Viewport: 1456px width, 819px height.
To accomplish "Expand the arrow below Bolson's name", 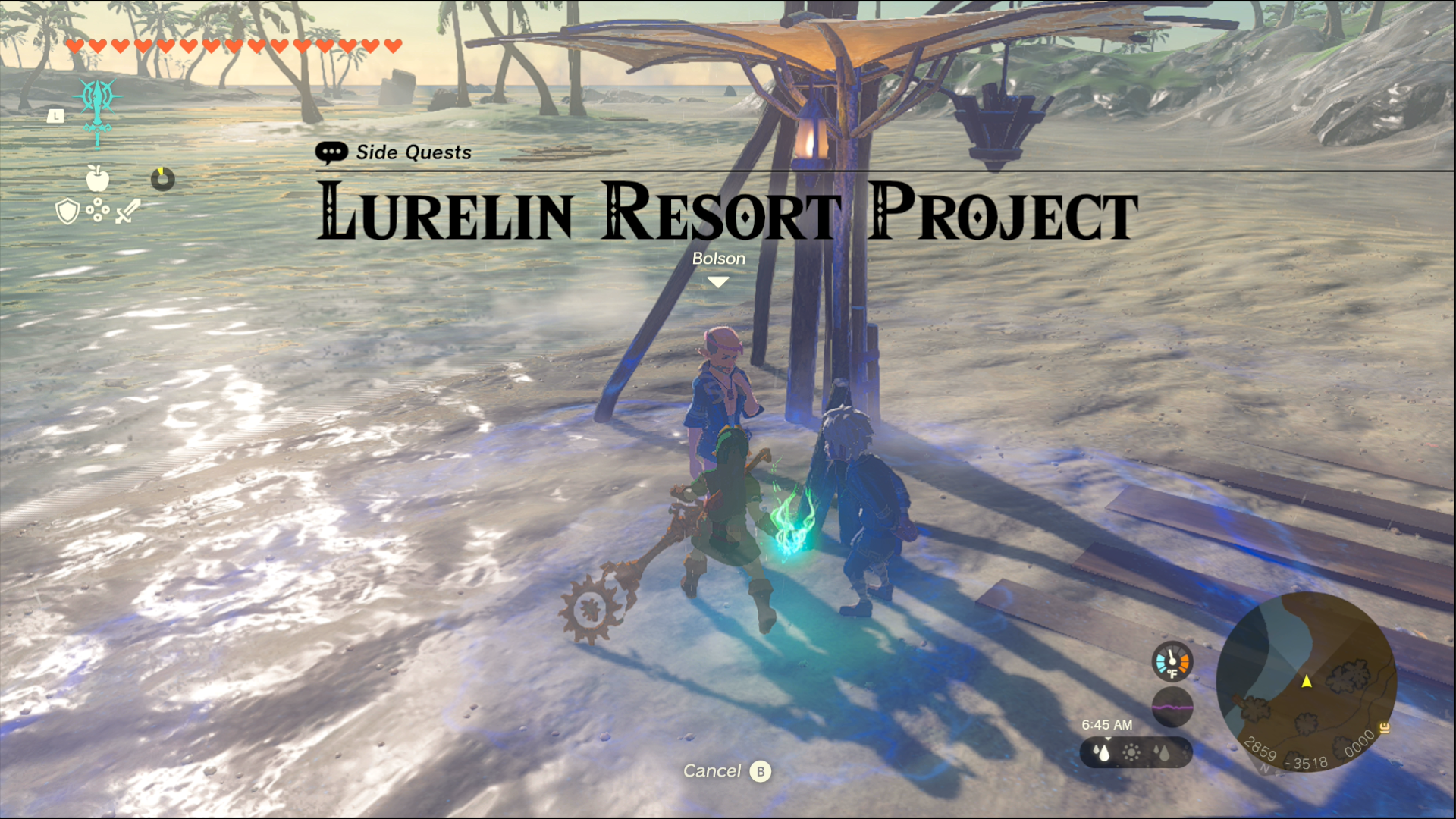I will [717, 281].
